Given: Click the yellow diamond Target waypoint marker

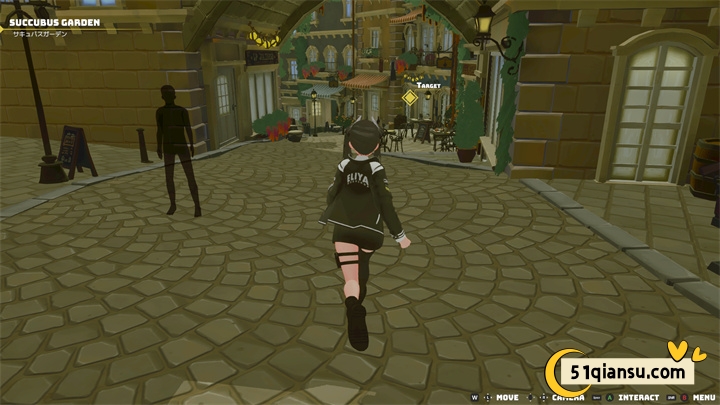Looking at the screenshot, I should (x=409, y=98).
